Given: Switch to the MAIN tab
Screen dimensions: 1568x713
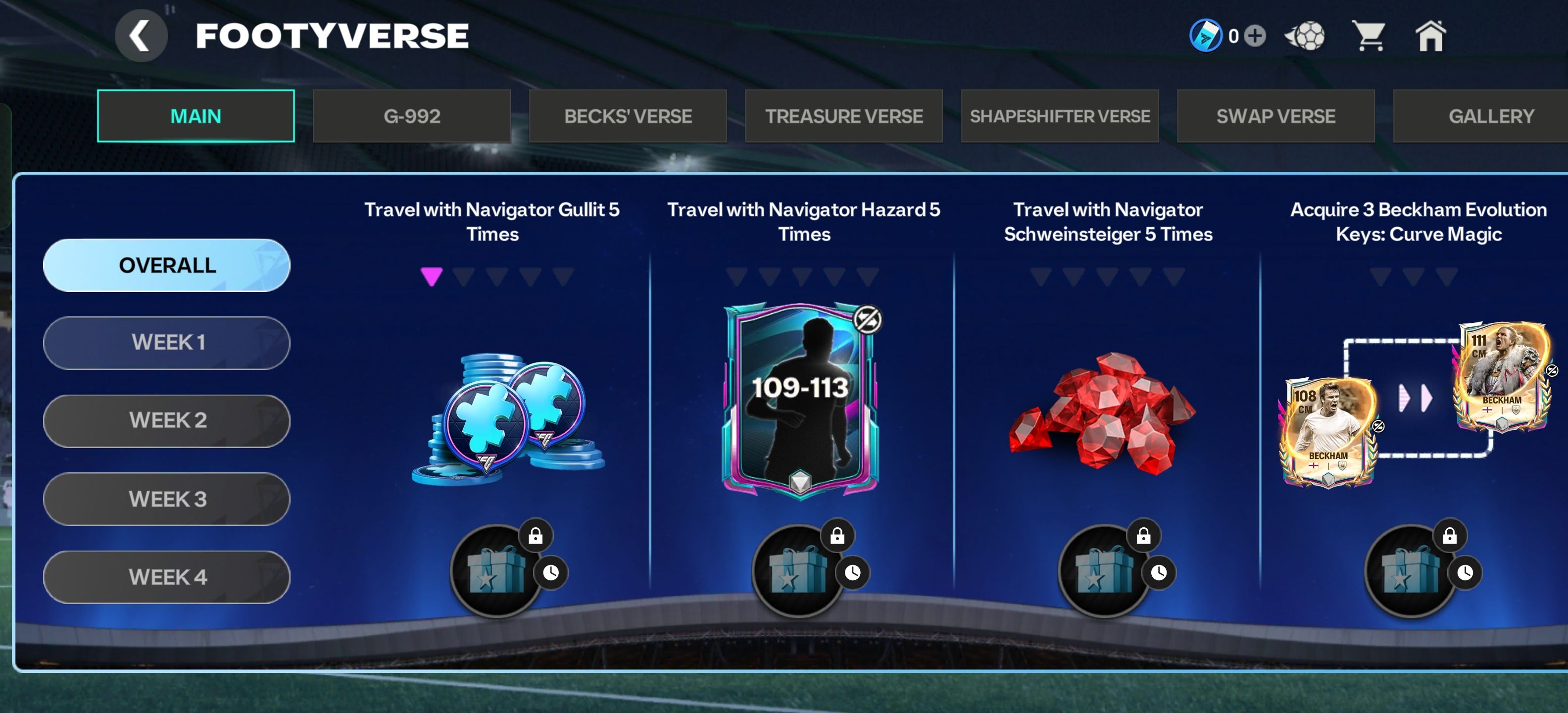Looking at the screenshot, I should (196, 116).
